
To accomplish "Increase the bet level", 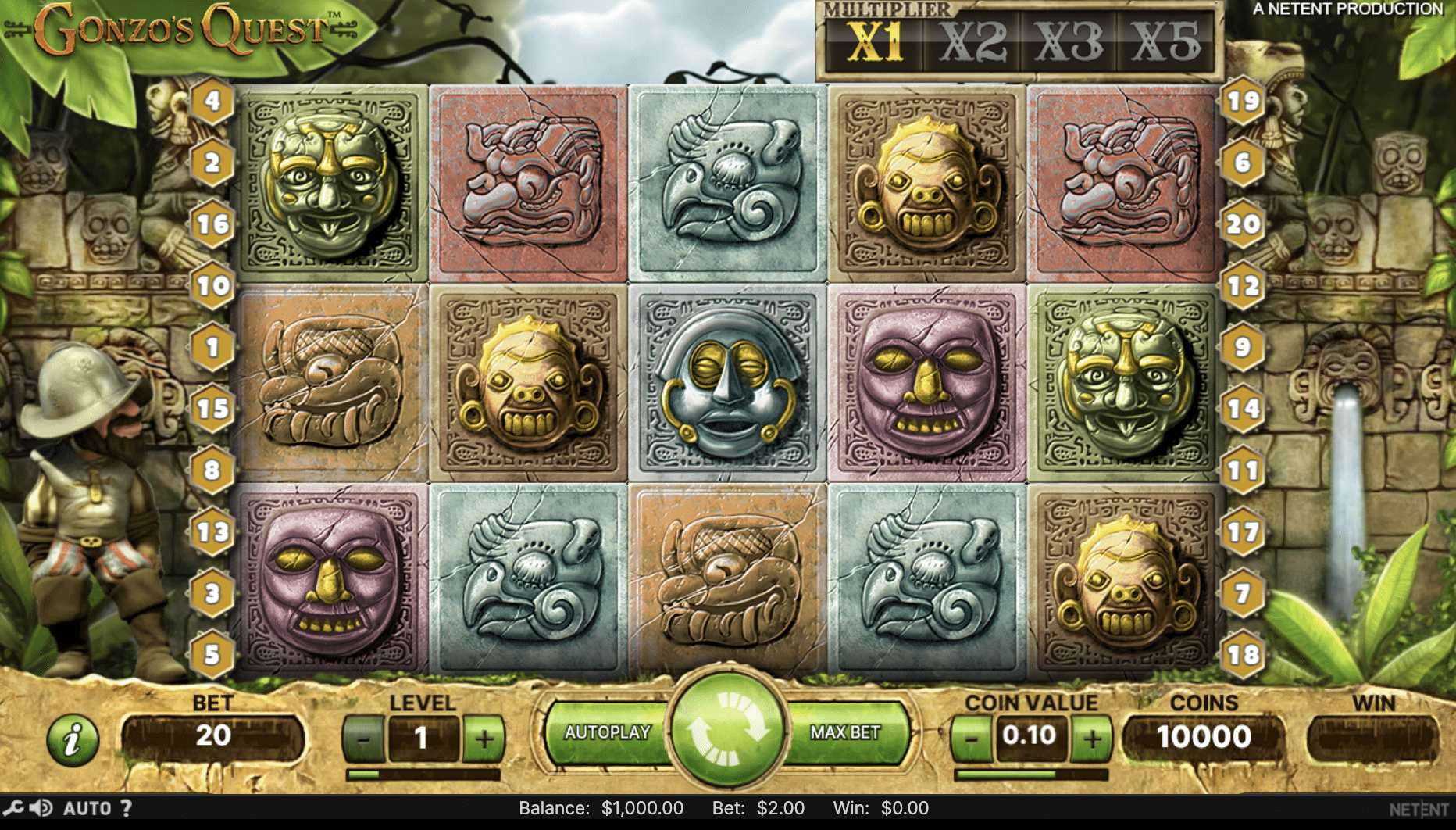I will pos(484,738).
